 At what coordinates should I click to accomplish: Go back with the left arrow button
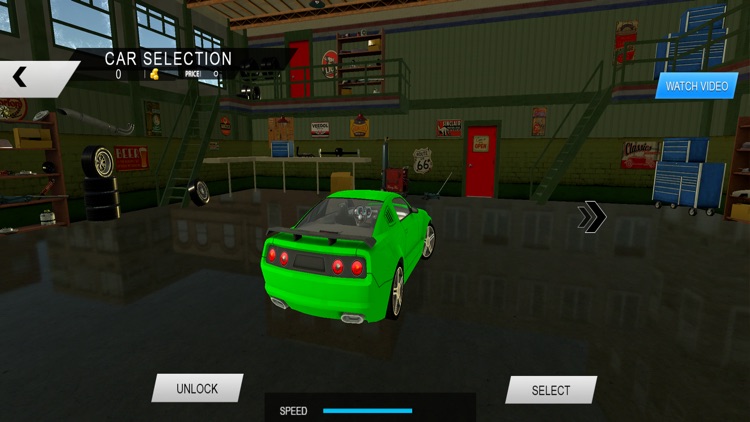click(22, 77)
